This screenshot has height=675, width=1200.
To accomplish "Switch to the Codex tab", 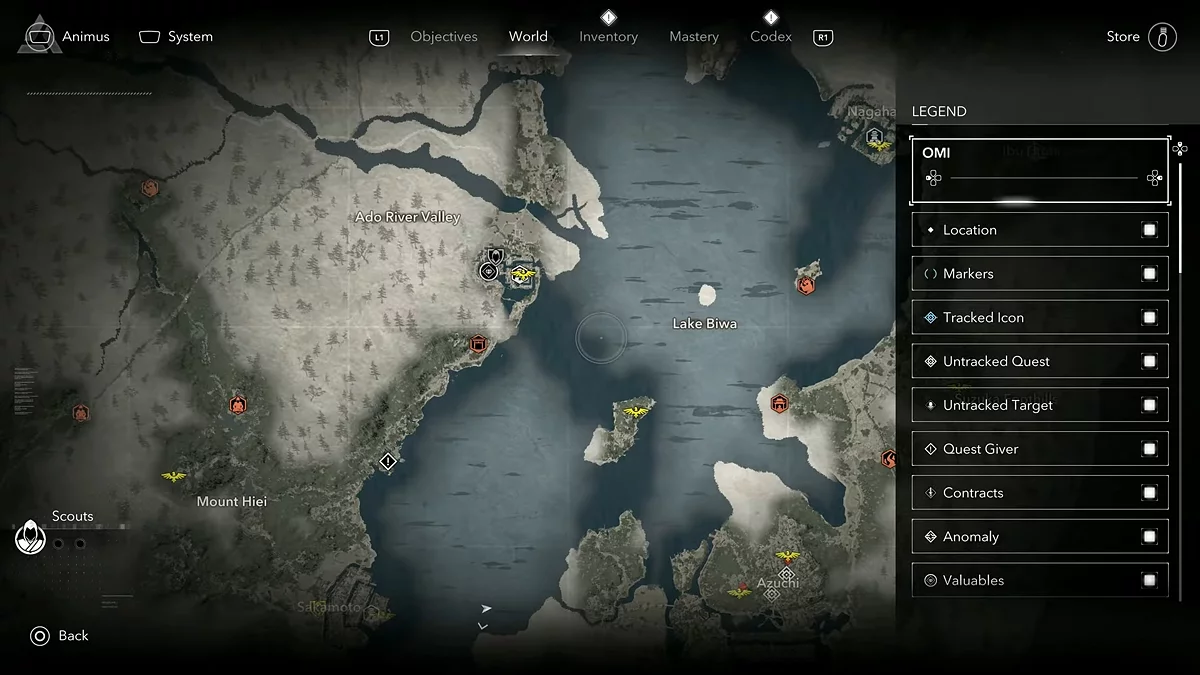I will [x=771, y=37].
